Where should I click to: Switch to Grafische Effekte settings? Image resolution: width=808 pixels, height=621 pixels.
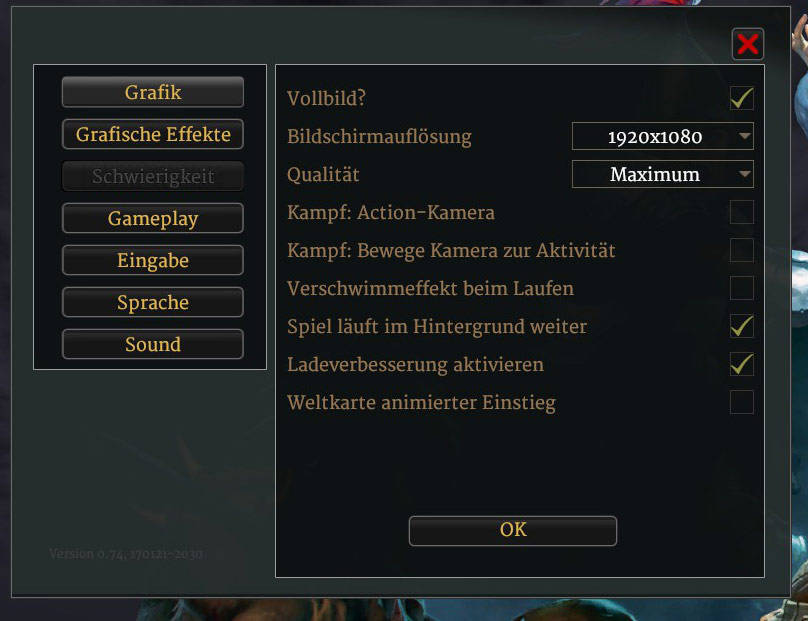153,134
